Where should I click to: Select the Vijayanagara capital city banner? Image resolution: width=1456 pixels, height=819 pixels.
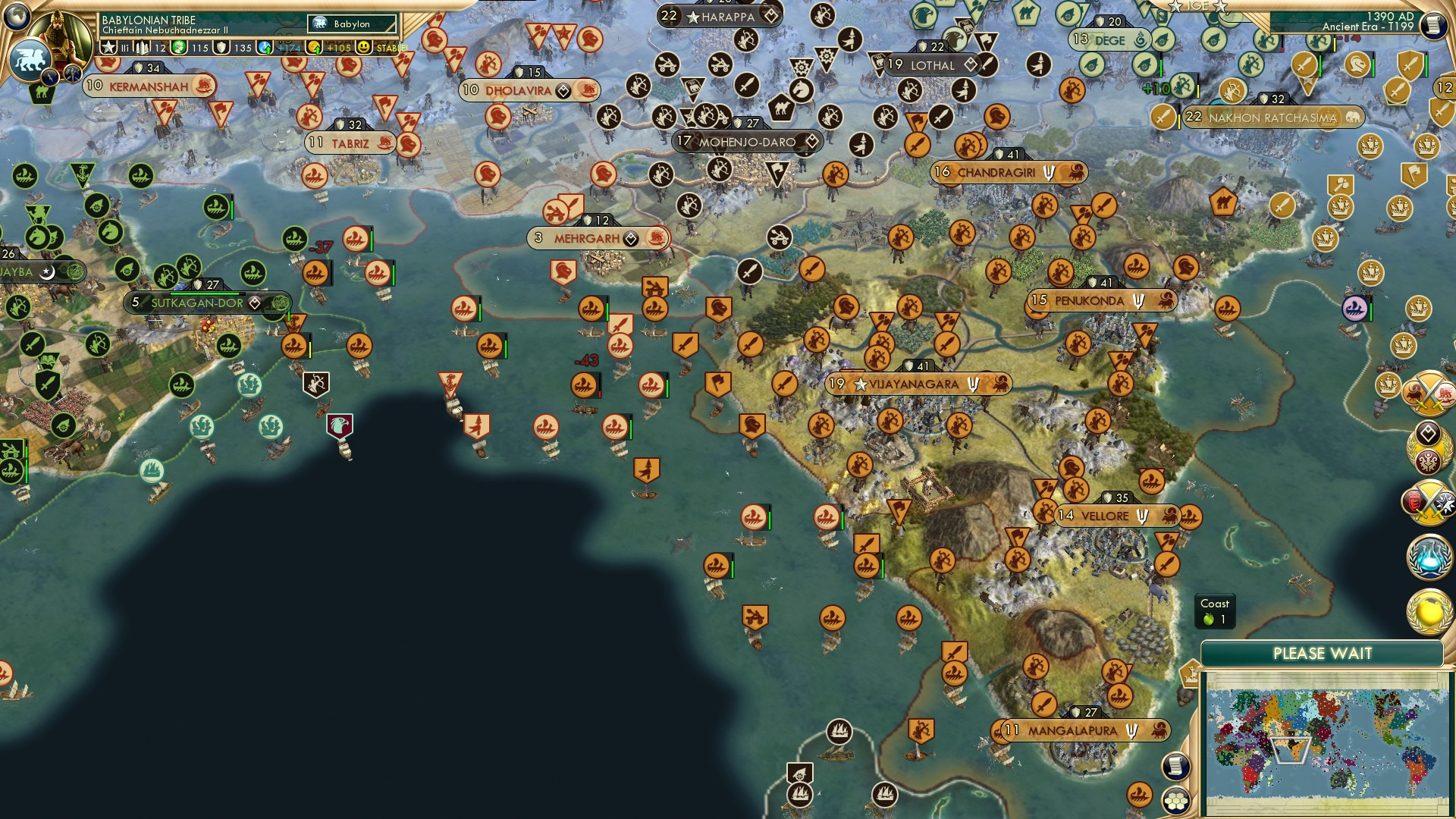point(916,384)
